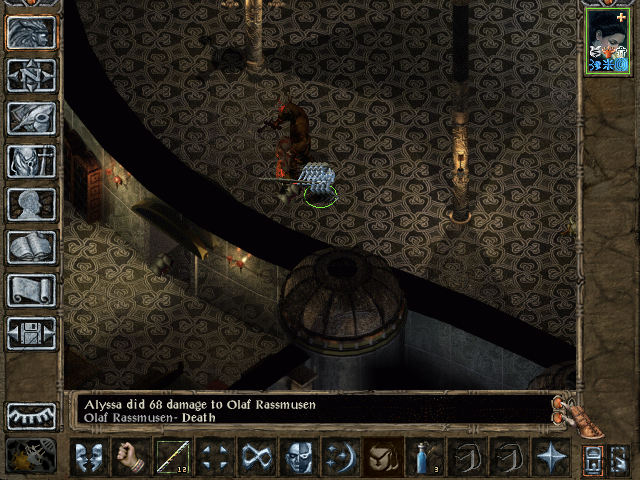
Task: Open game options with the floppy disk
Action: click(x=31, y=333)
